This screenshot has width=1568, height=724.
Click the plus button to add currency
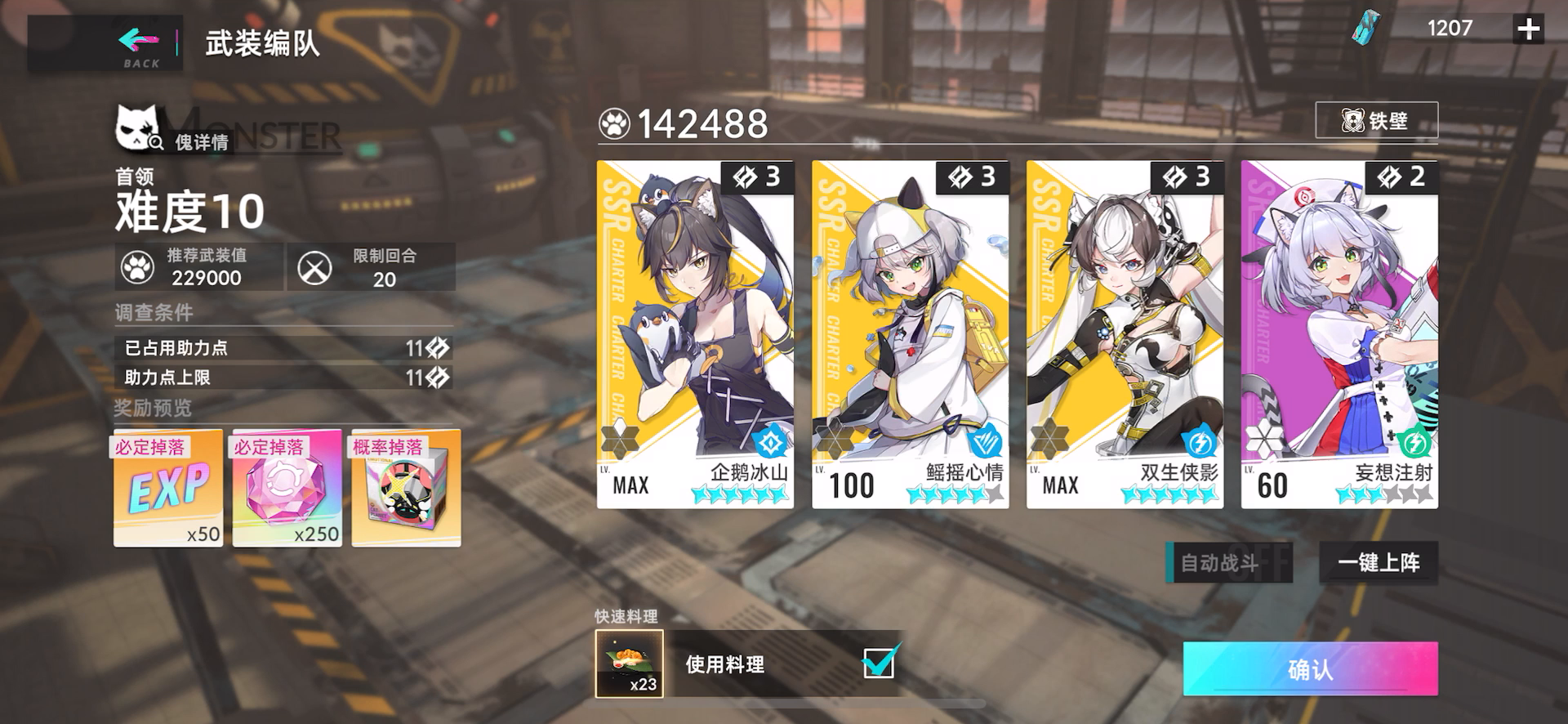pos(1527,29)
